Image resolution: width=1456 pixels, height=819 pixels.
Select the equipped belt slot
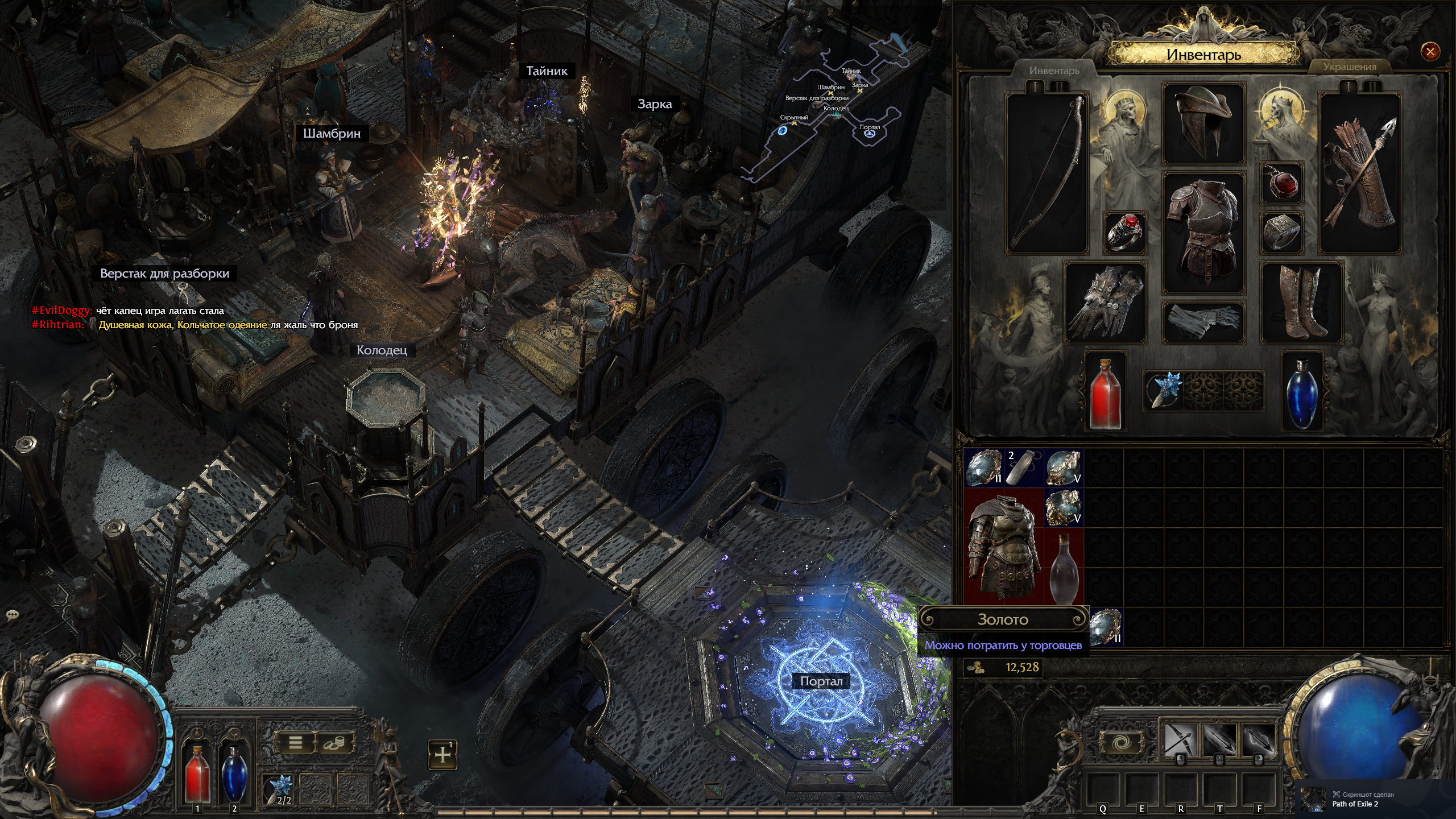1203,322
